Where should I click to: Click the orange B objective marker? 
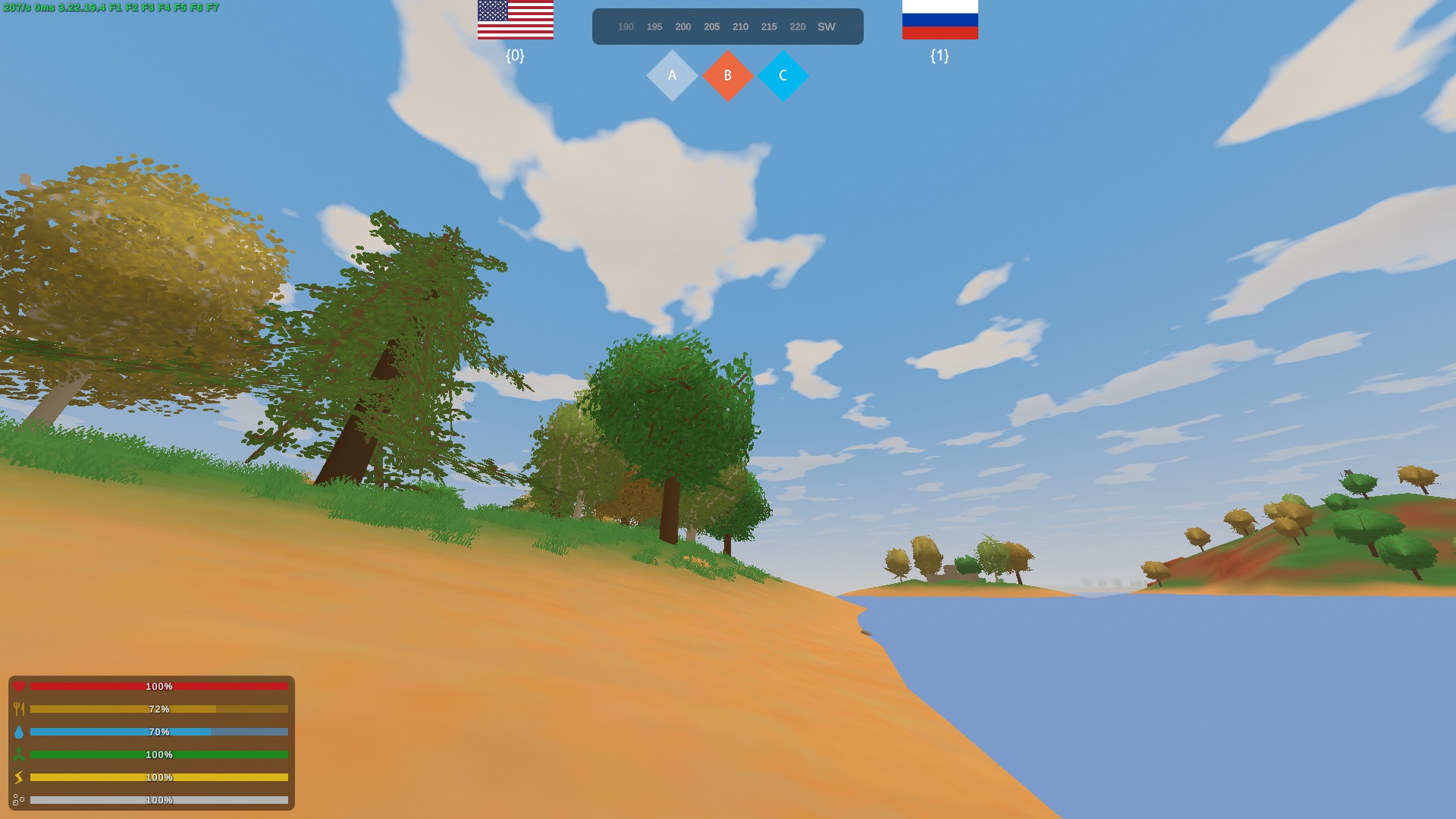[x=727, y=76]
